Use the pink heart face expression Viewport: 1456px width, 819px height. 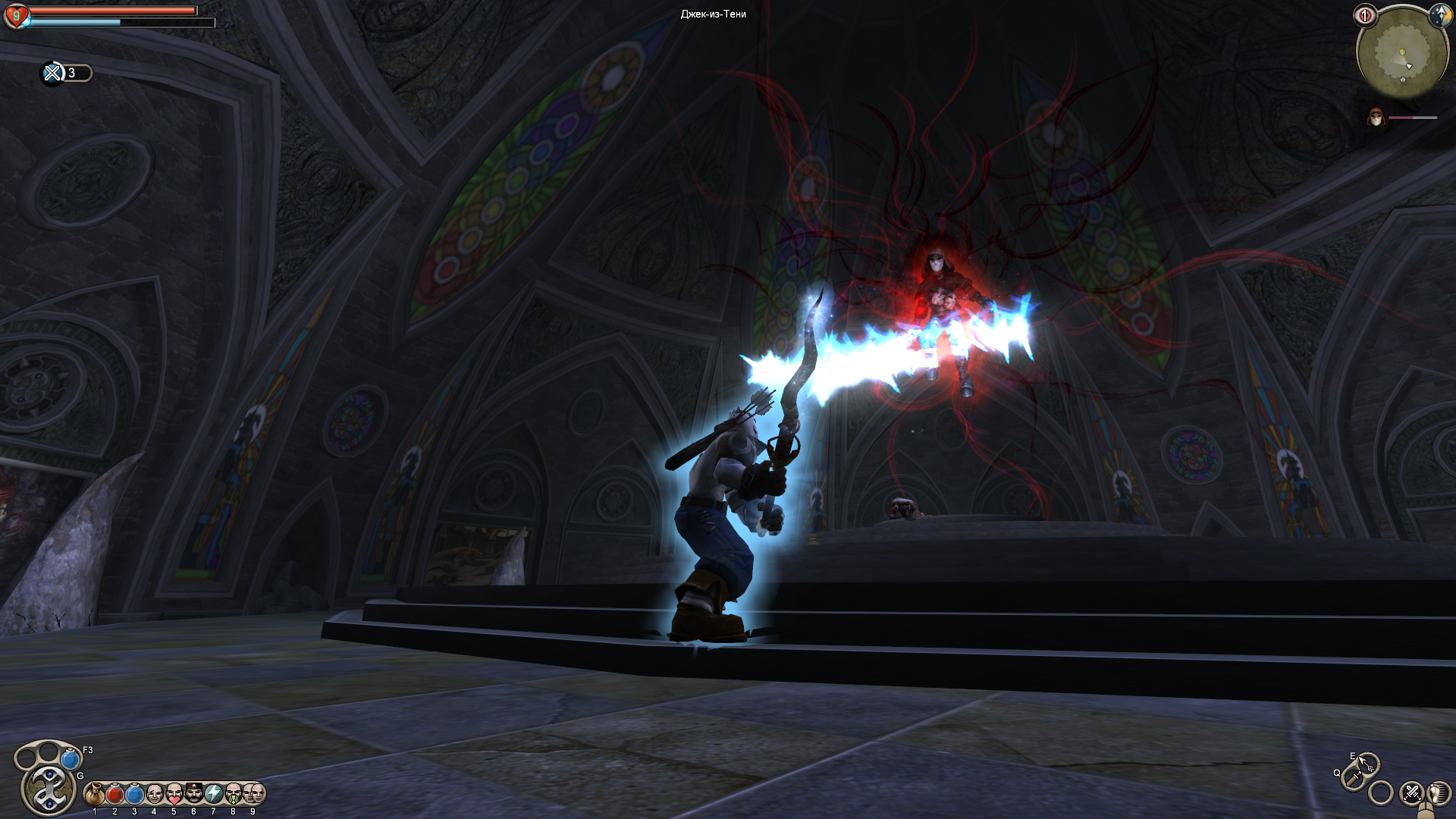click(x=174, y=794)
